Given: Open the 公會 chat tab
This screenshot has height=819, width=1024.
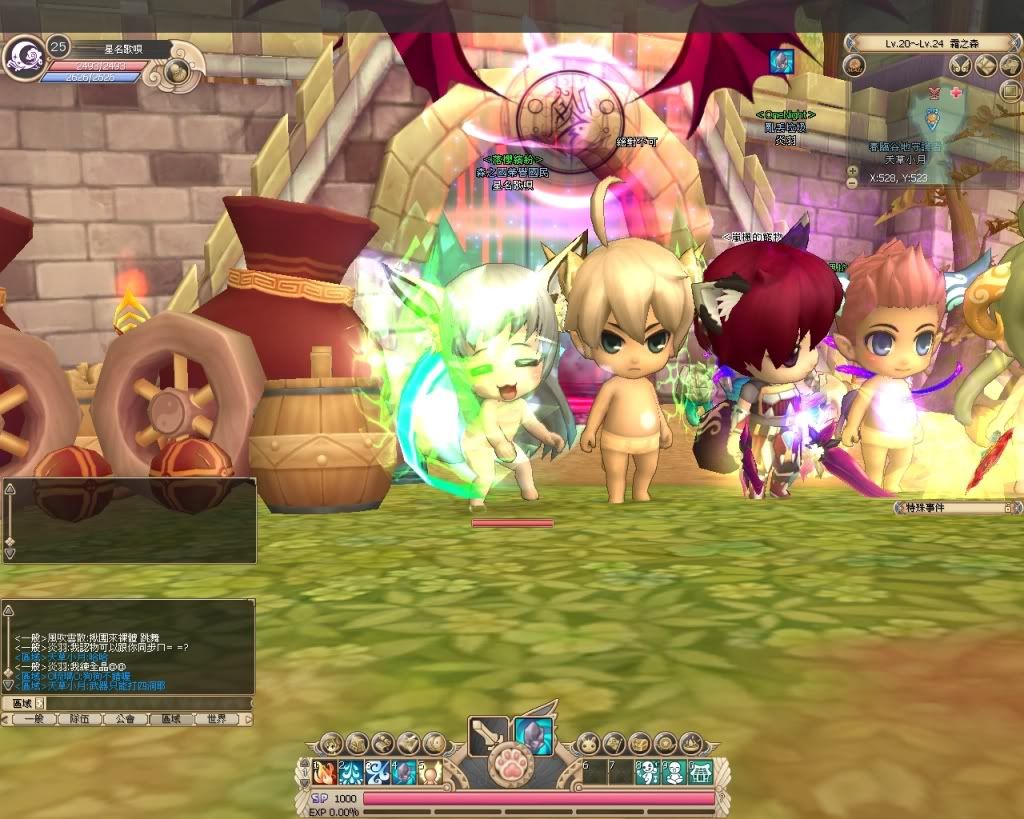Looking at the screenshot, I should pyautogui.click(x=125, y=719).
